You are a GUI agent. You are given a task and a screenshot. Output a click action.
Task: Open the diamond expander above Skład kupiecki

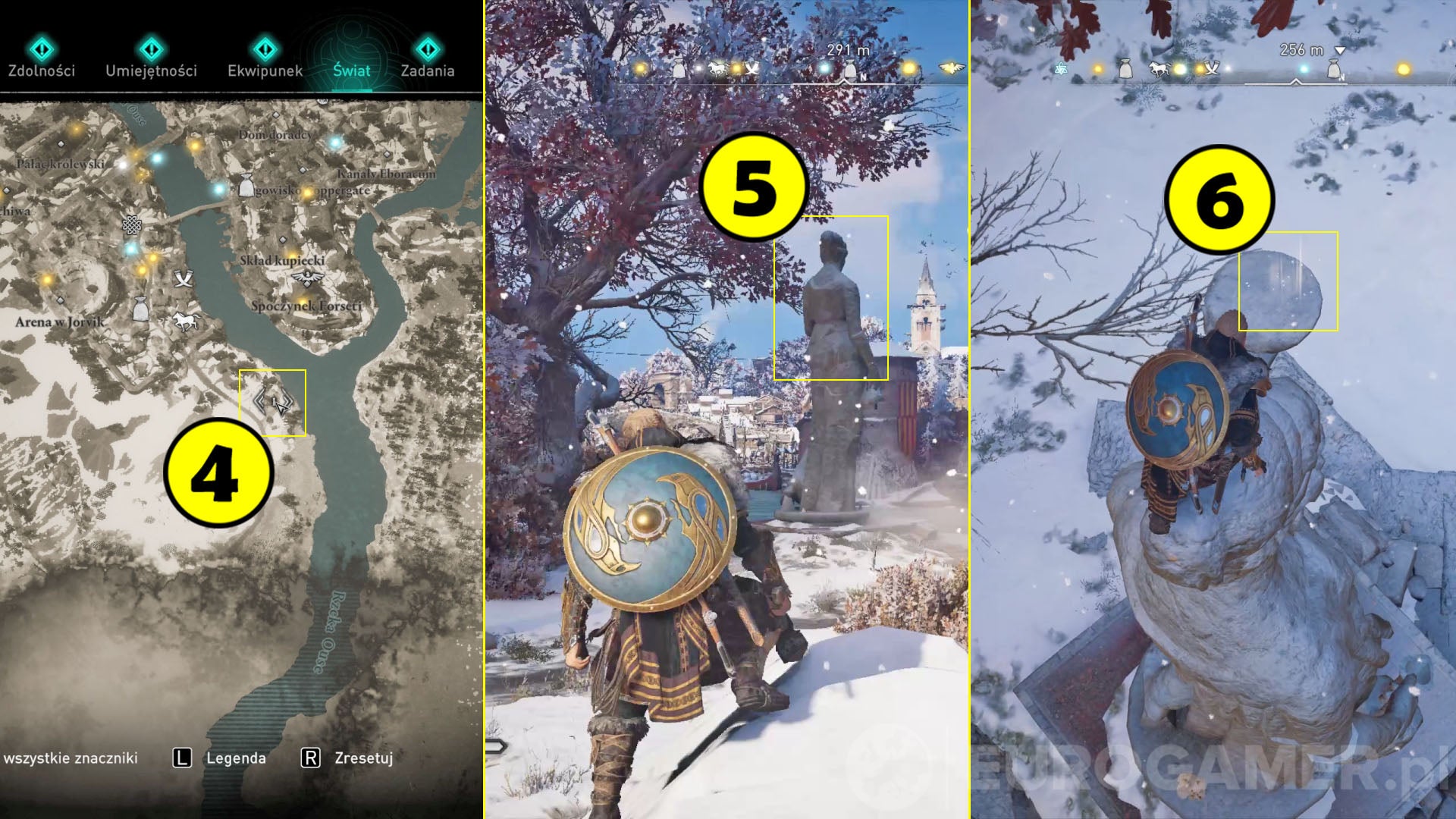pos(284,240)
